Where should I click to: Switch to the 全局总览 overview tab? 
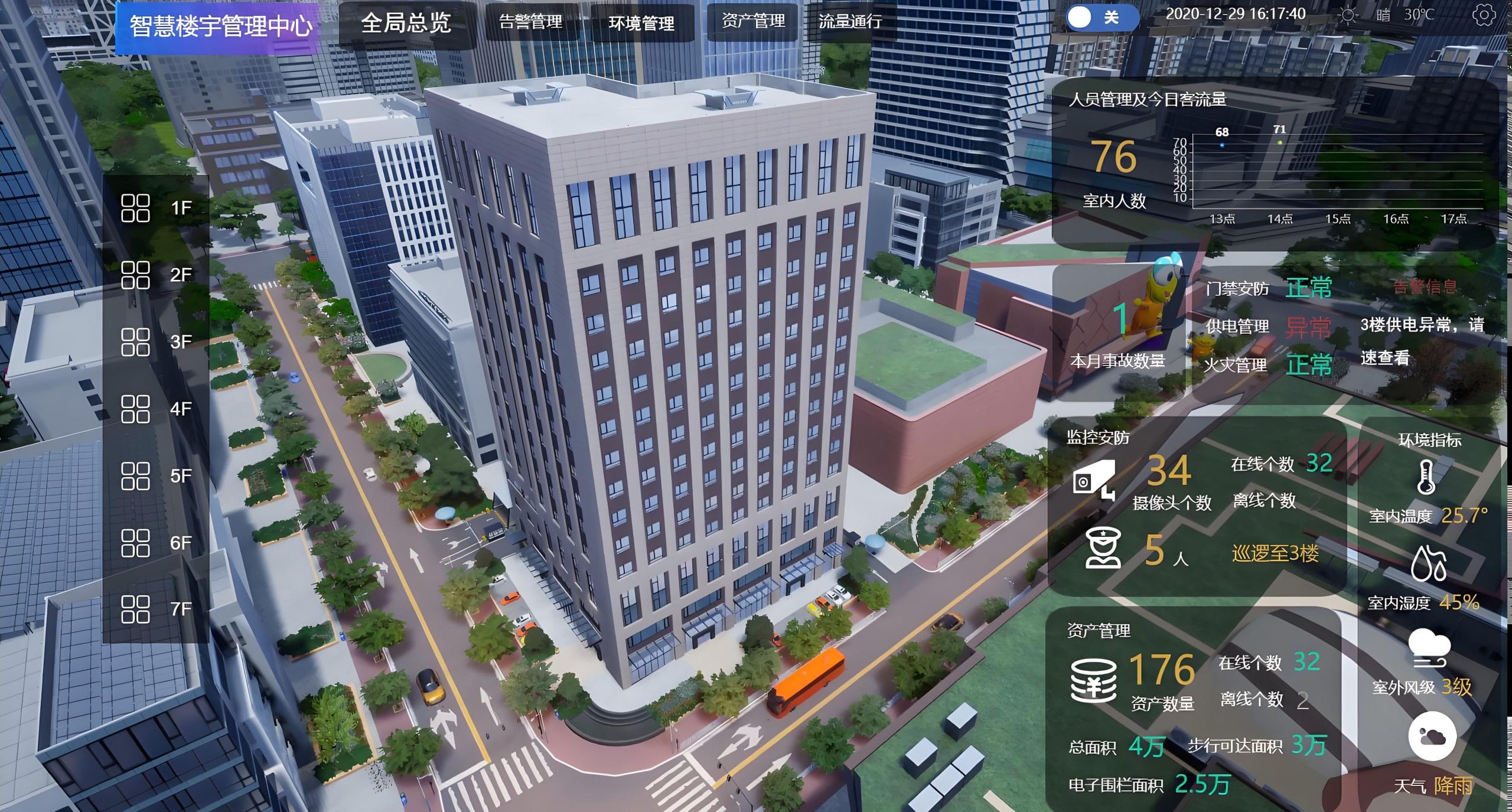coord(406,23)
